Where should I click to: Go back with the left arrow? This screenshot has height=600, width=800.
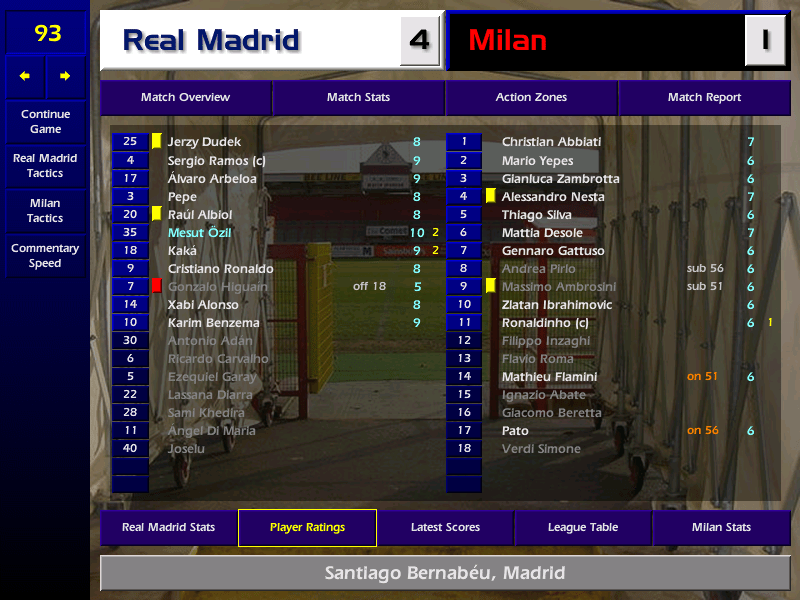[25, 76]
